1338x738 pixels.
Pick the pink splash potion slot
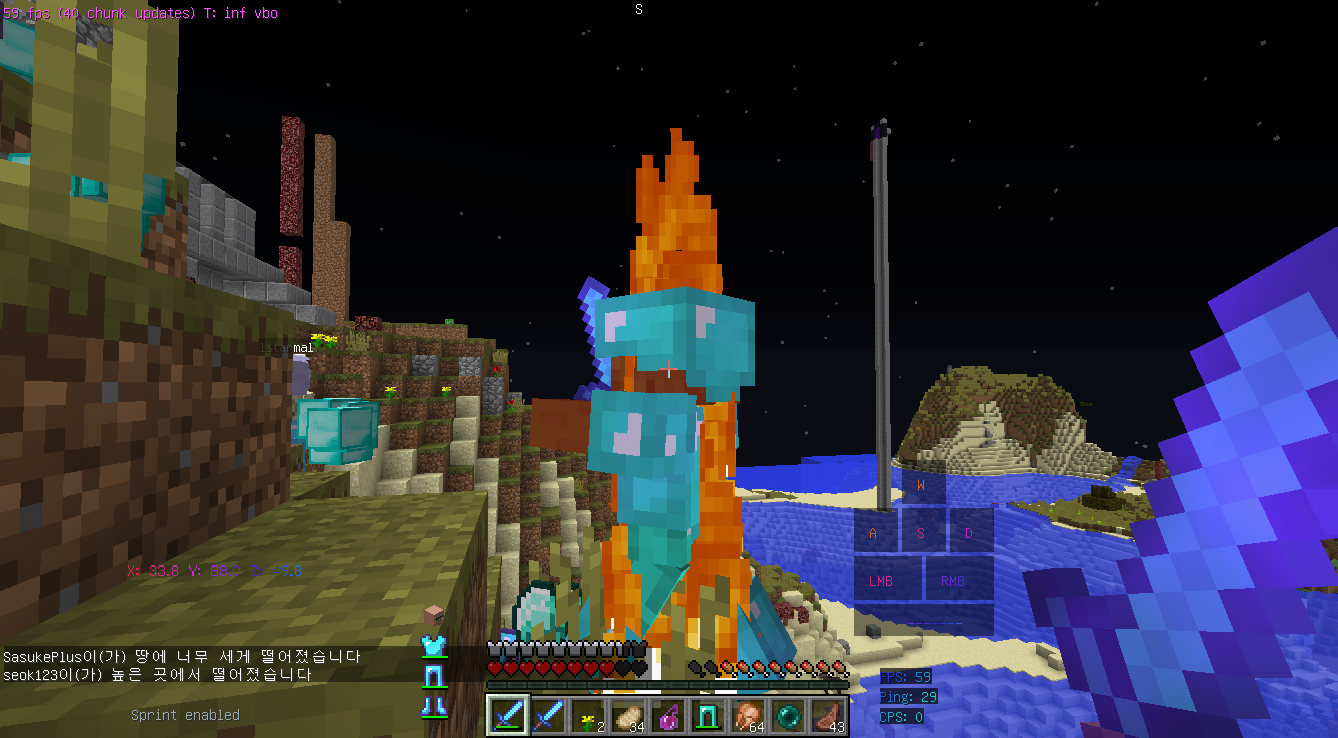[667, 716]
